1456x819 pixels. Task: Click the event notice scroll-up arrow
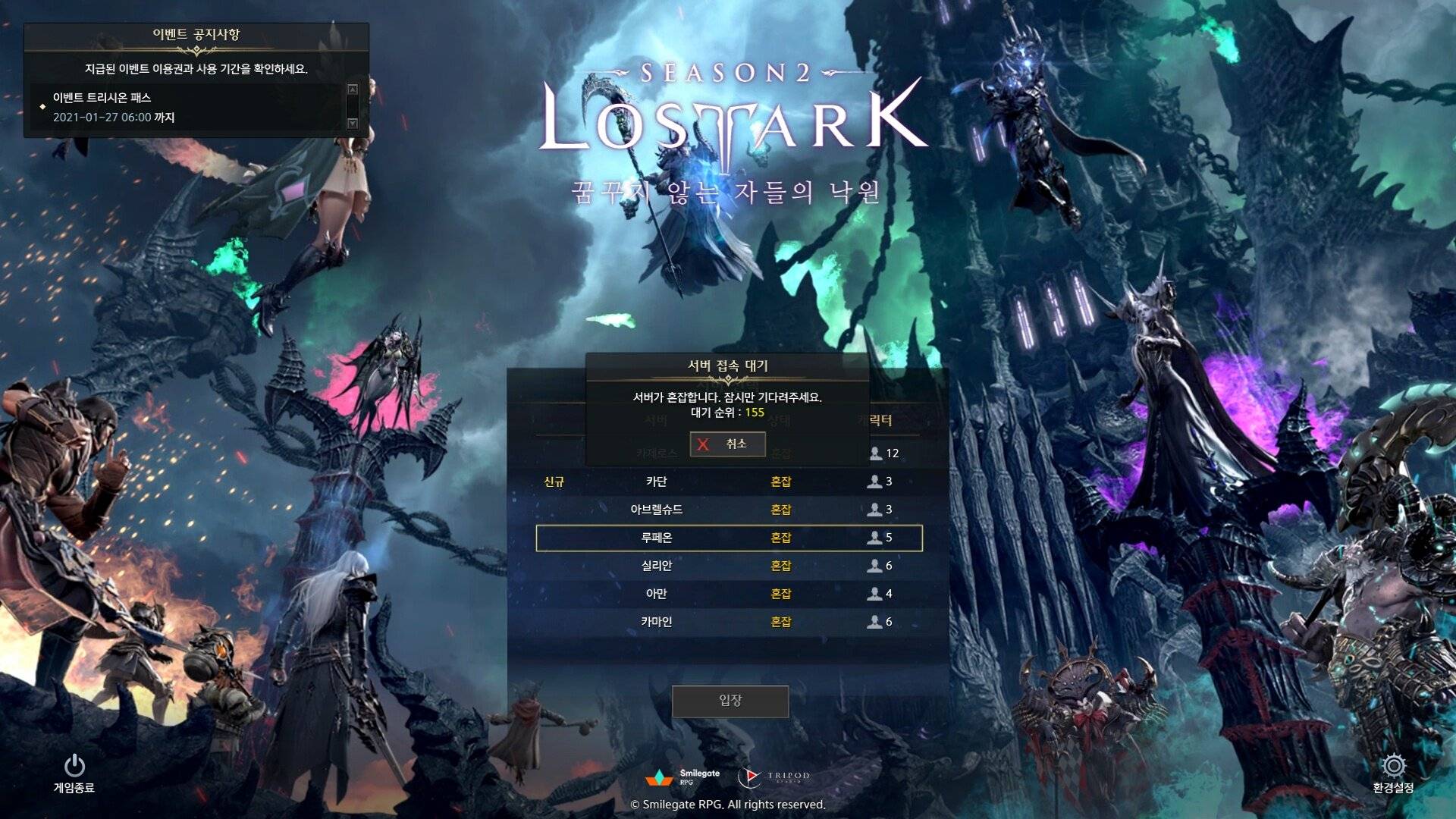[352, 89]
